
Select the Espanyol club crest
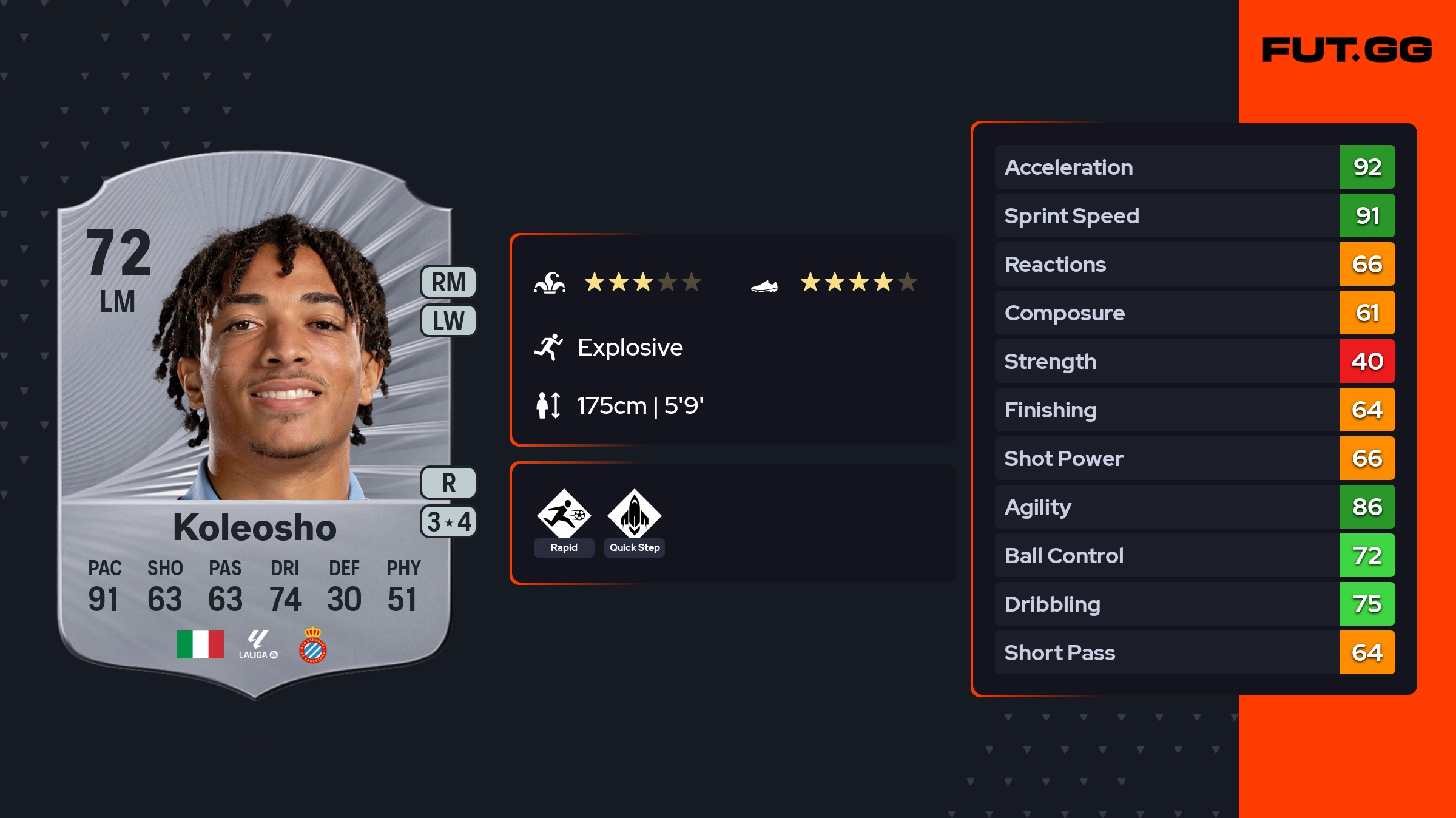coord(313,645)
